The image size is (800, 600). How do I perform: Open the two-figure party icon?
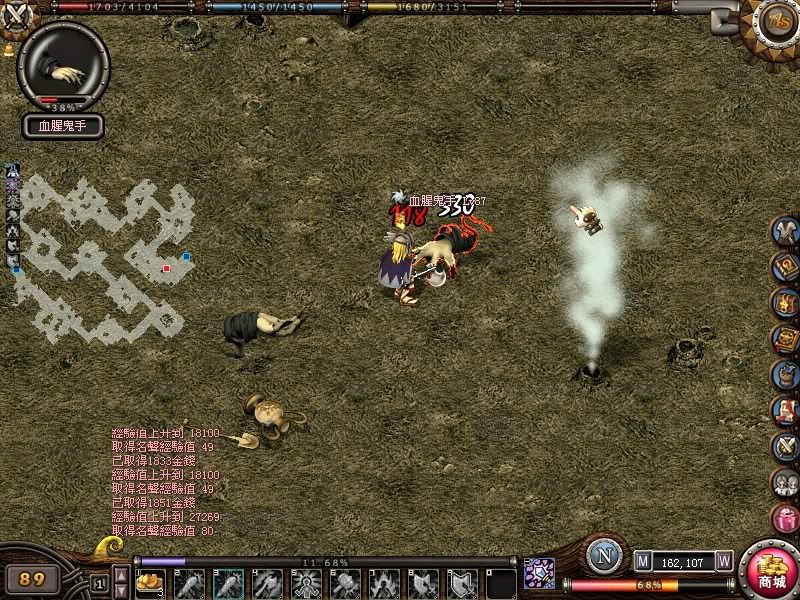(785, 483)
